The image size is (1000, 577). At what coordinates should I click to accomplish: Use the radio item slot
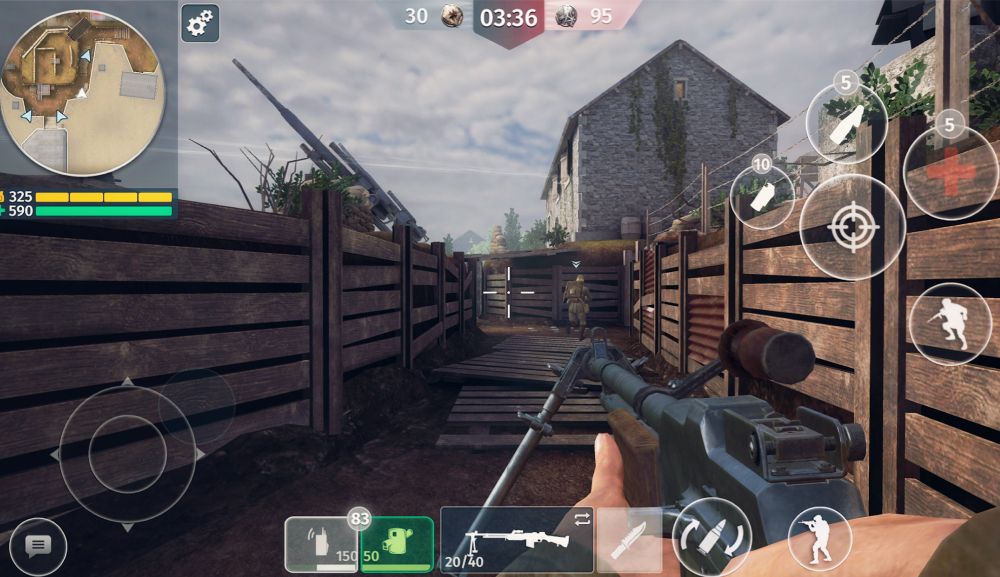(321, 544)
